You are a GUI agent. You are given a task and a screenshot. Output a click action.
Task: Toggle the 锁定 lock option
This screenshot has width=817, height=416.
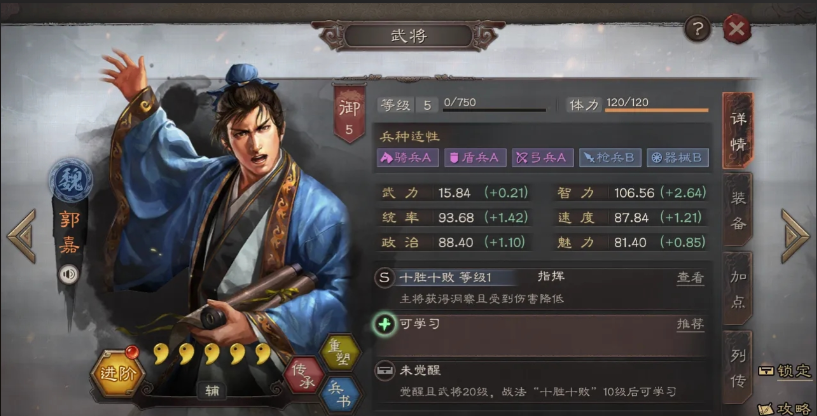(785, 371)
